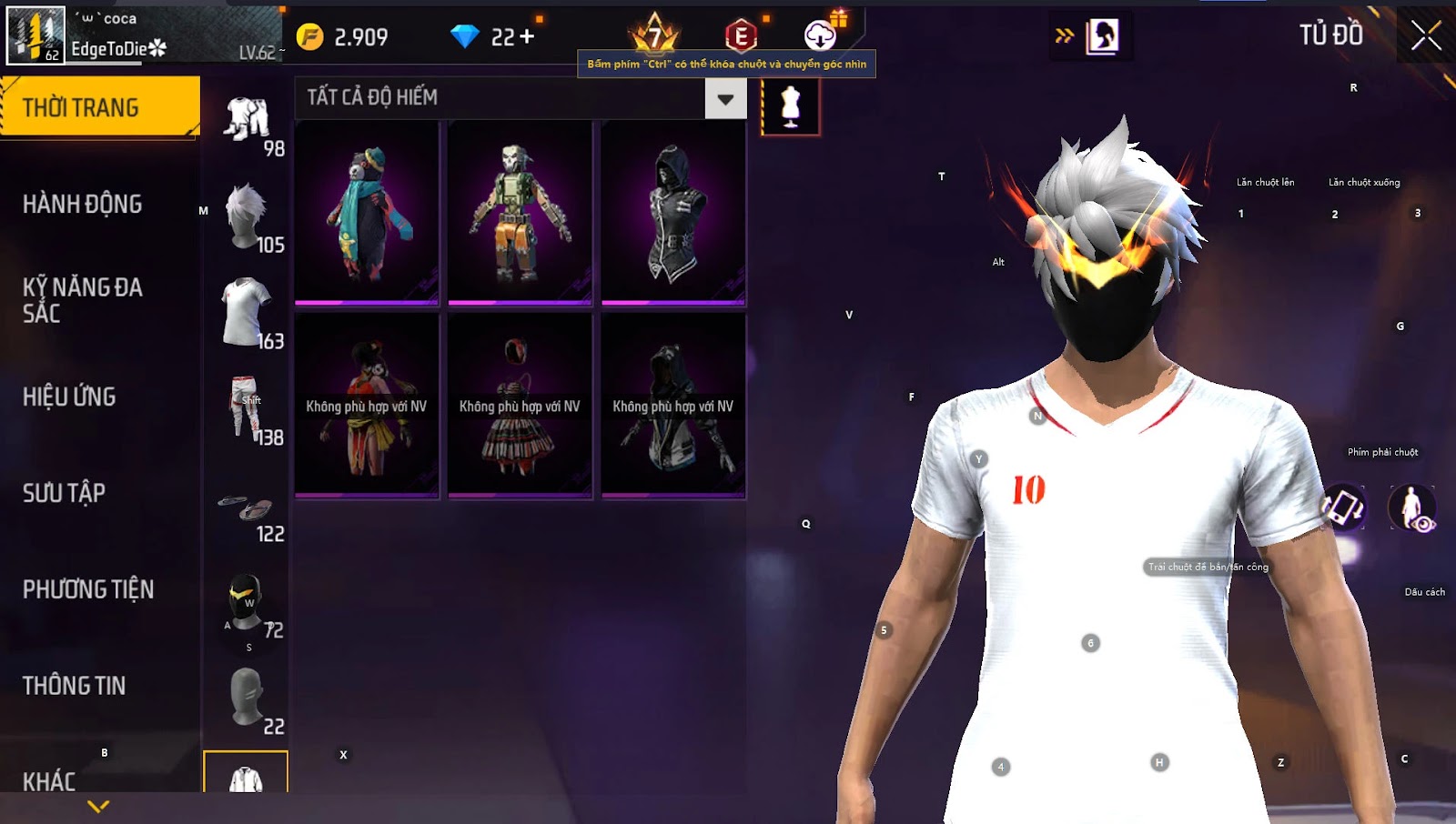Pick the black hooded outfit

click(x=673, y=215)
